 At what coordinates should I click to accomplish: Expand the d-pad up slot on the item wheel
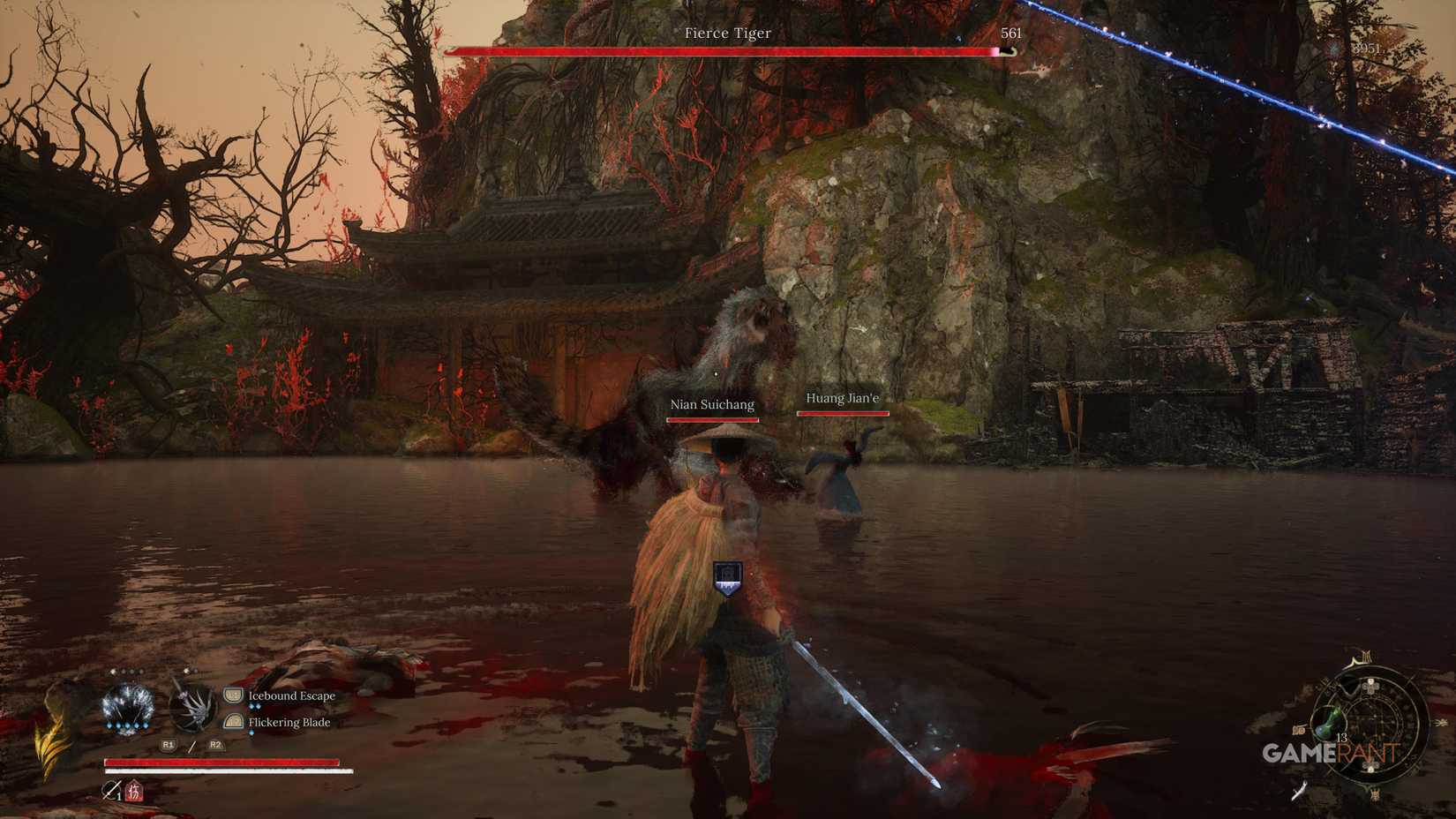pos(1370,687)
